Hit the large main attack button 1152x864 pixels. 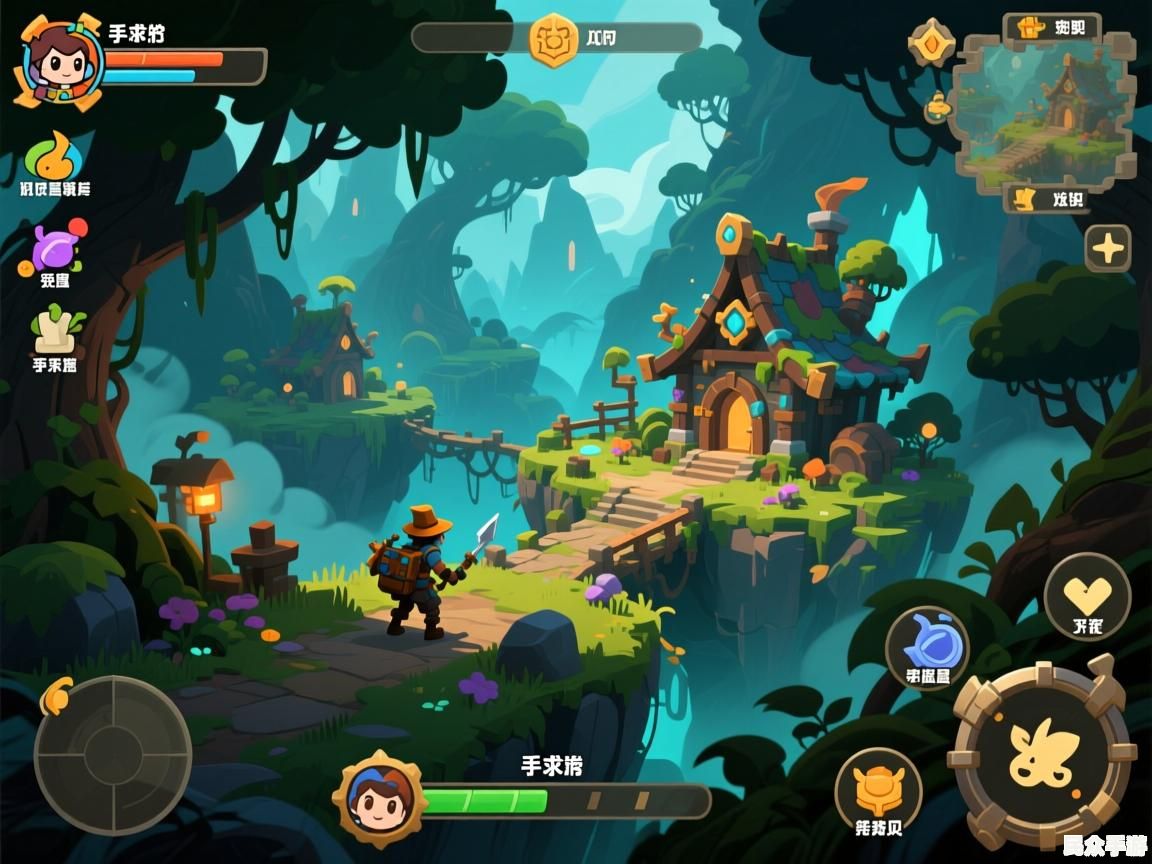pyautogui.click(x=1042, y=753)
